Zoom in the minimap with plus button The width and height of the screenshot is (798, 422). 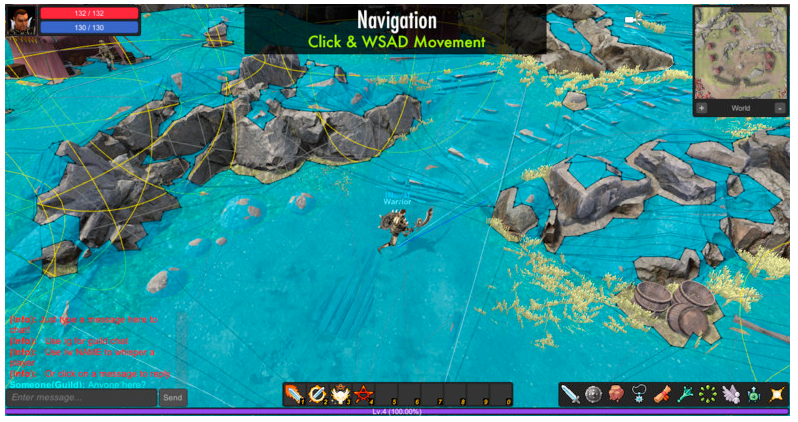click(701, 108)
